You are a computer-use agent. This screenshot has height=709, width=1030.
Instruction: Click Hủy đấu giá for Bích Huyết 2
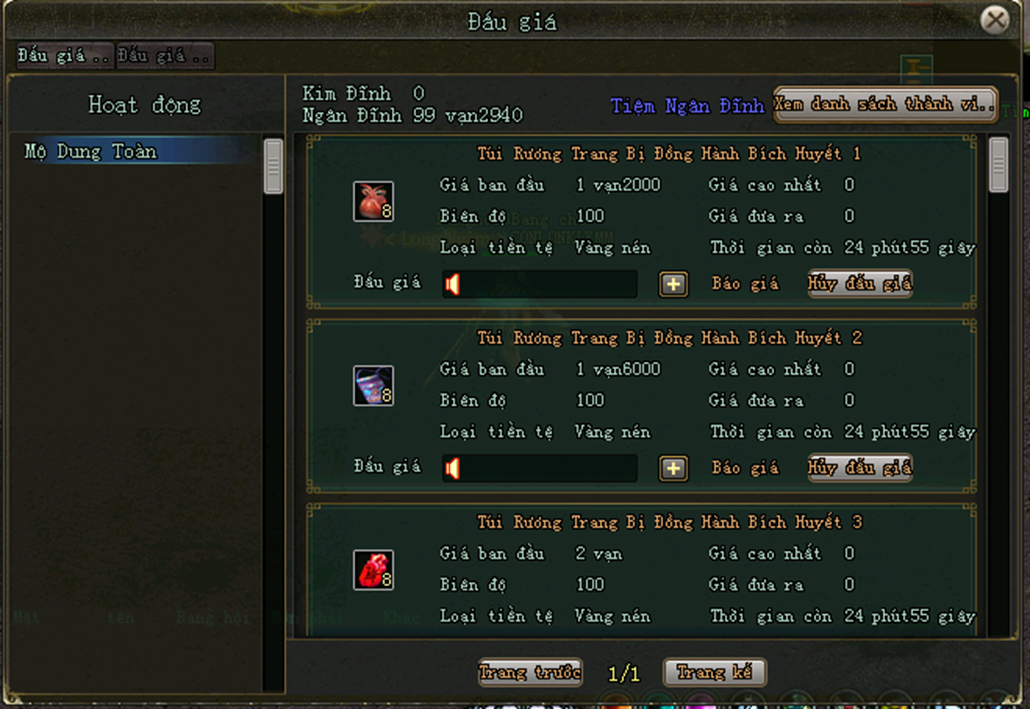[x=860, y=468]
